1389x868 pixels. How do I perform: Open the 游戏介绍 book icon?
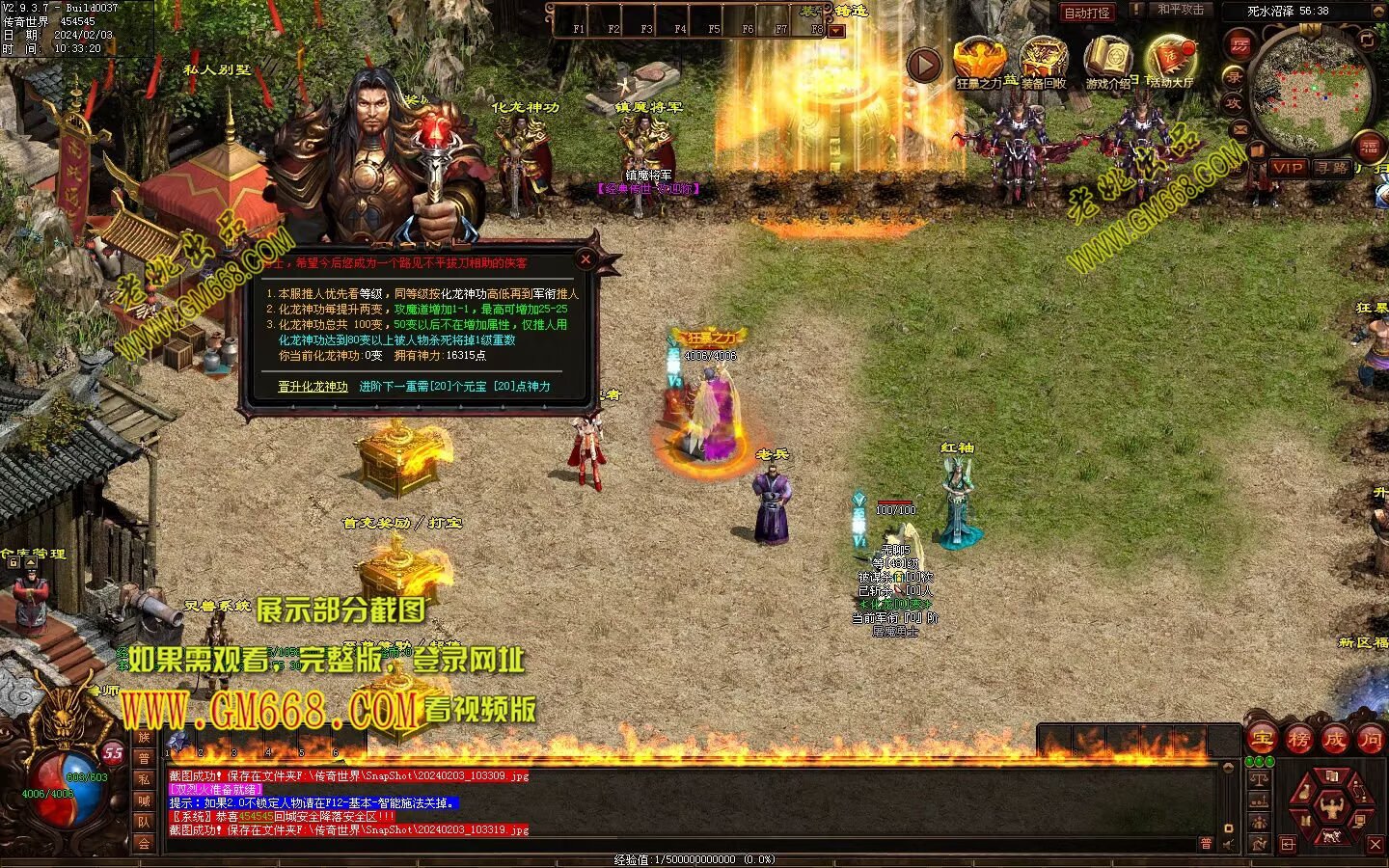click(1107, 60)
